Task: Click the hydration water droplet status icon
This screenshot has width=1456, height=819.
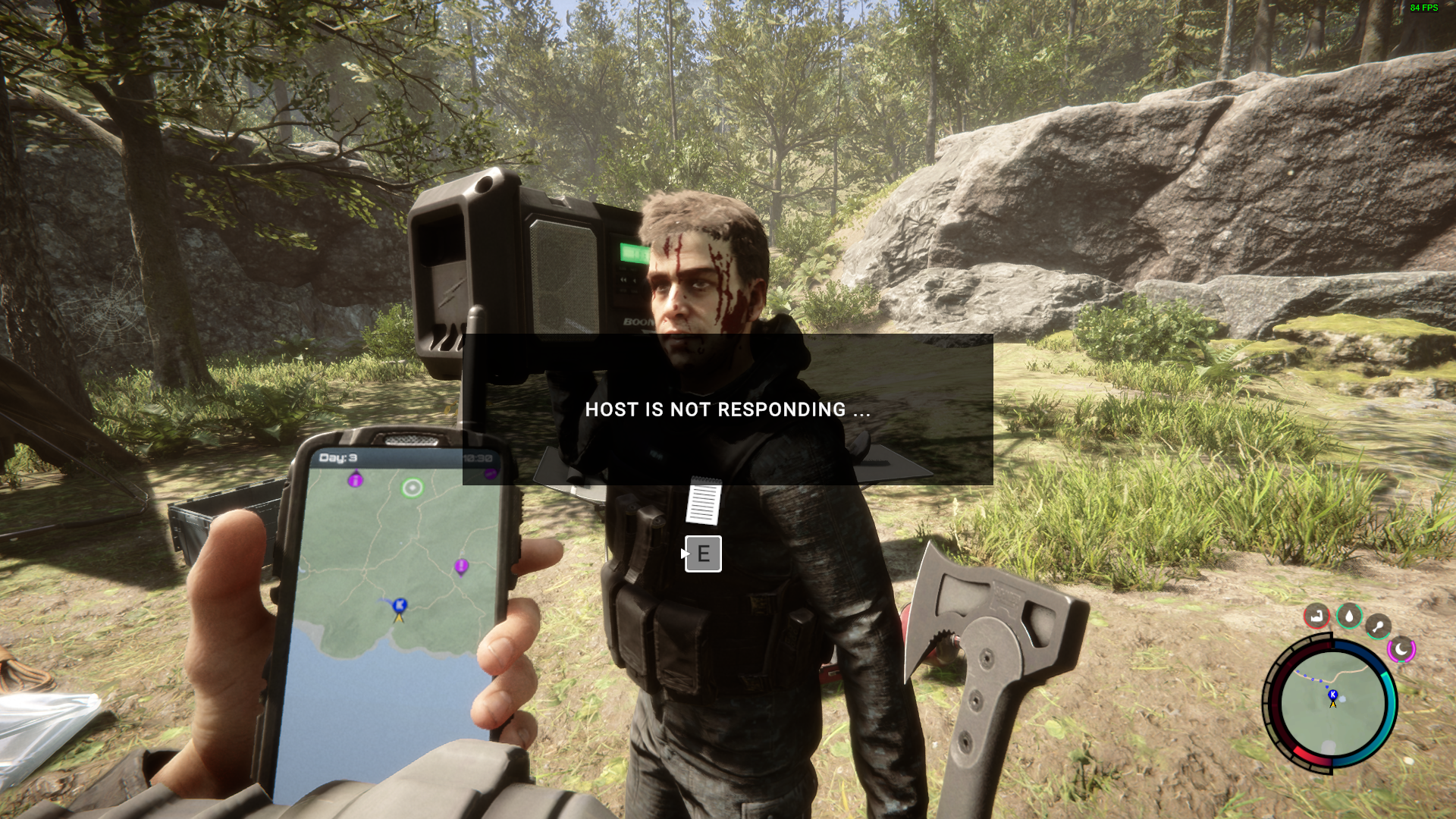Action: 1349,615
